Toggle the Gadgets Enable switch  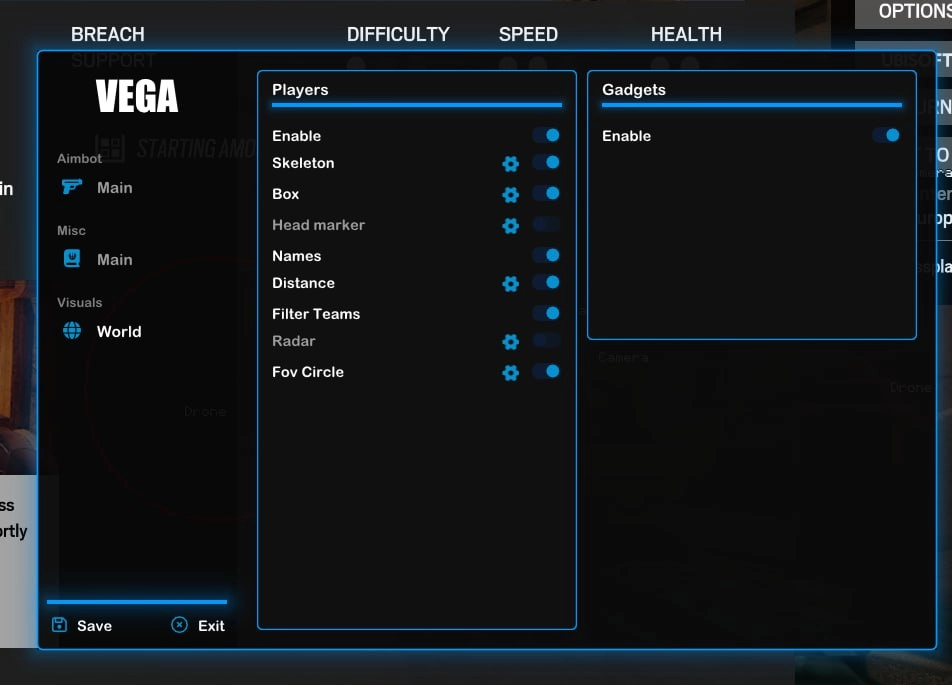coord(886,135)
